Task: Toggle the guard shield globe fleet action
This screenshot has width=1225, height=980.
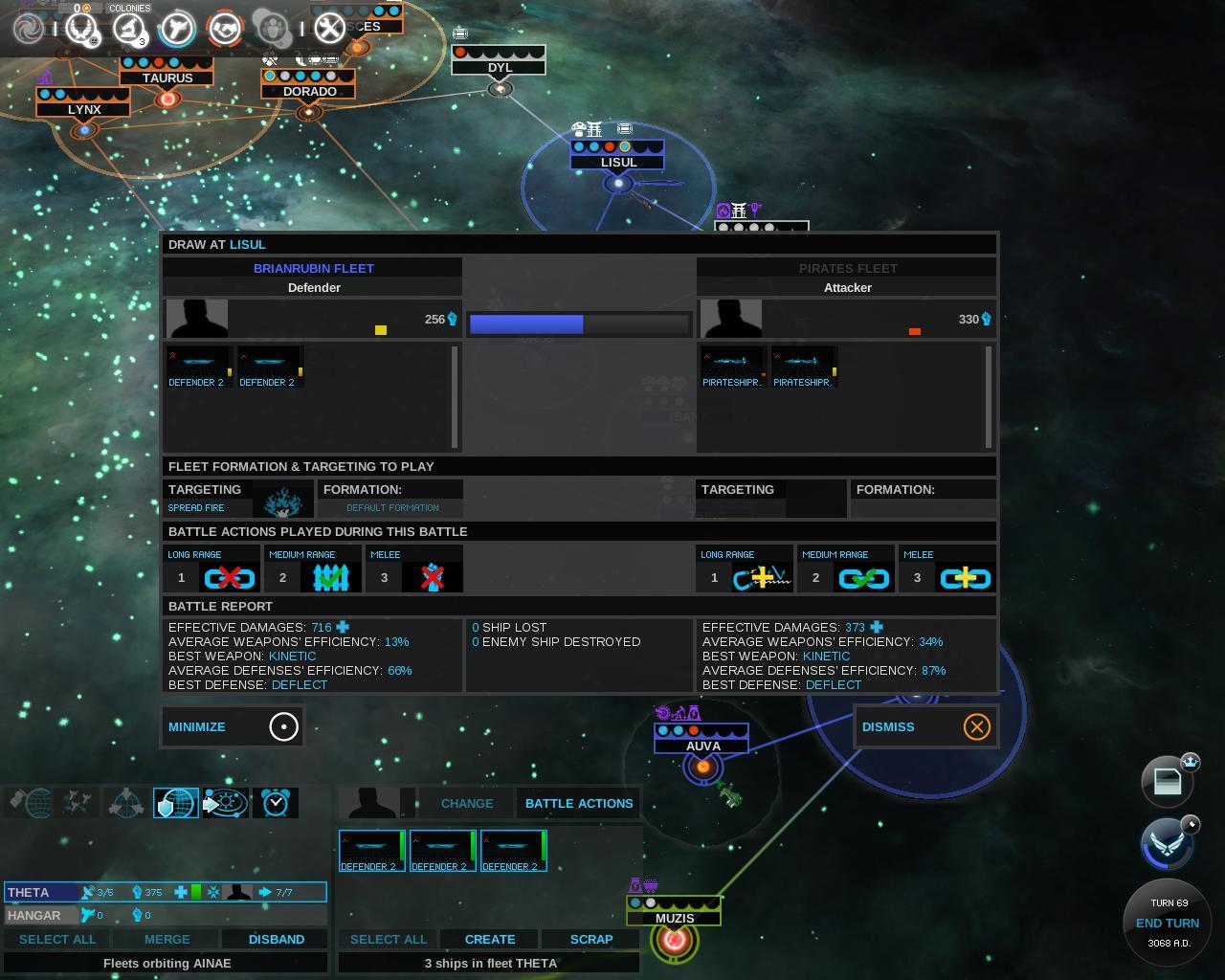Action: (175, 803)
